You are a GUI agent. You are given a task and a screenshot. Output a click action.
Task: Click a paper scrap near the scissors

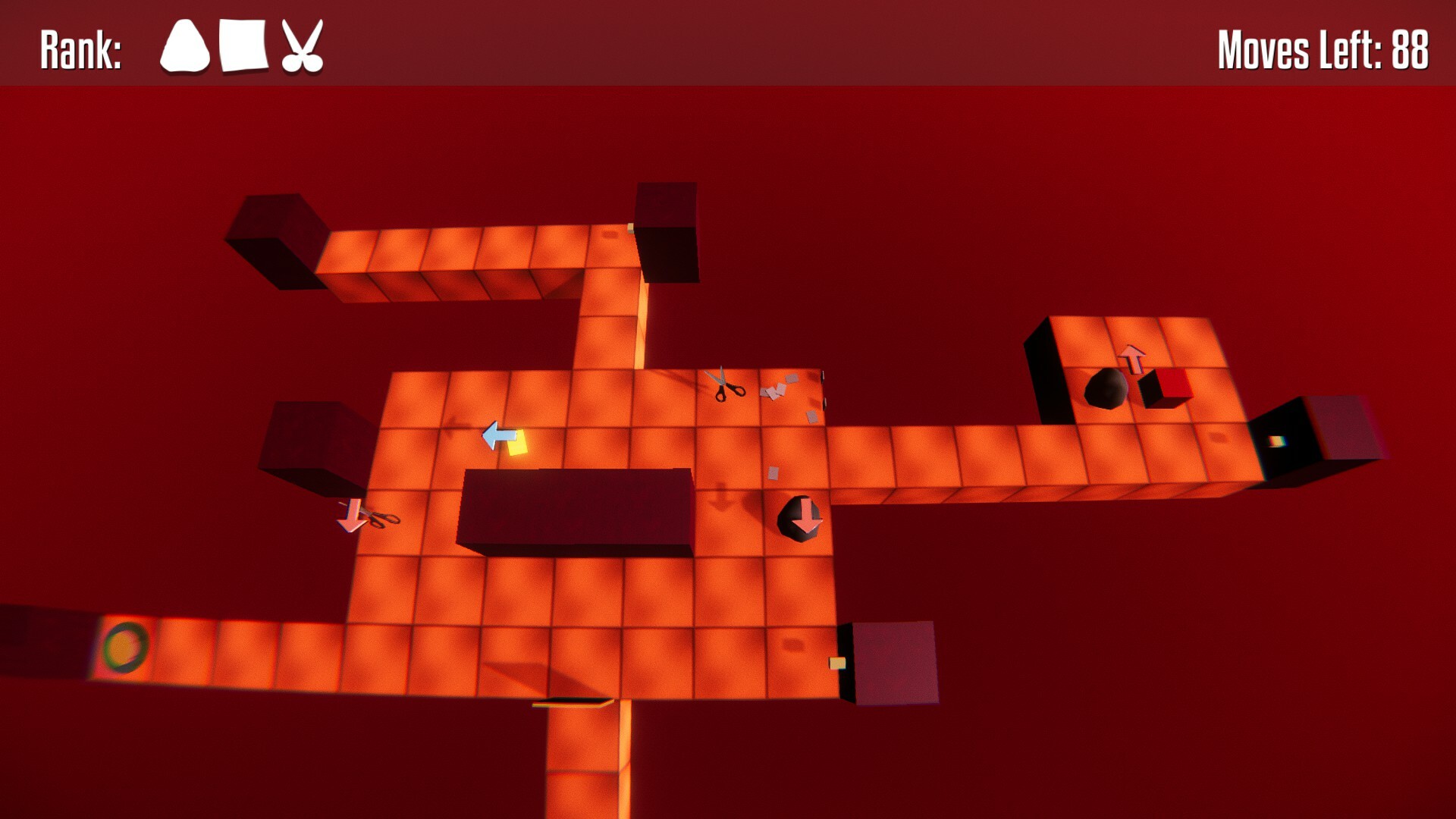click(775, 390)
